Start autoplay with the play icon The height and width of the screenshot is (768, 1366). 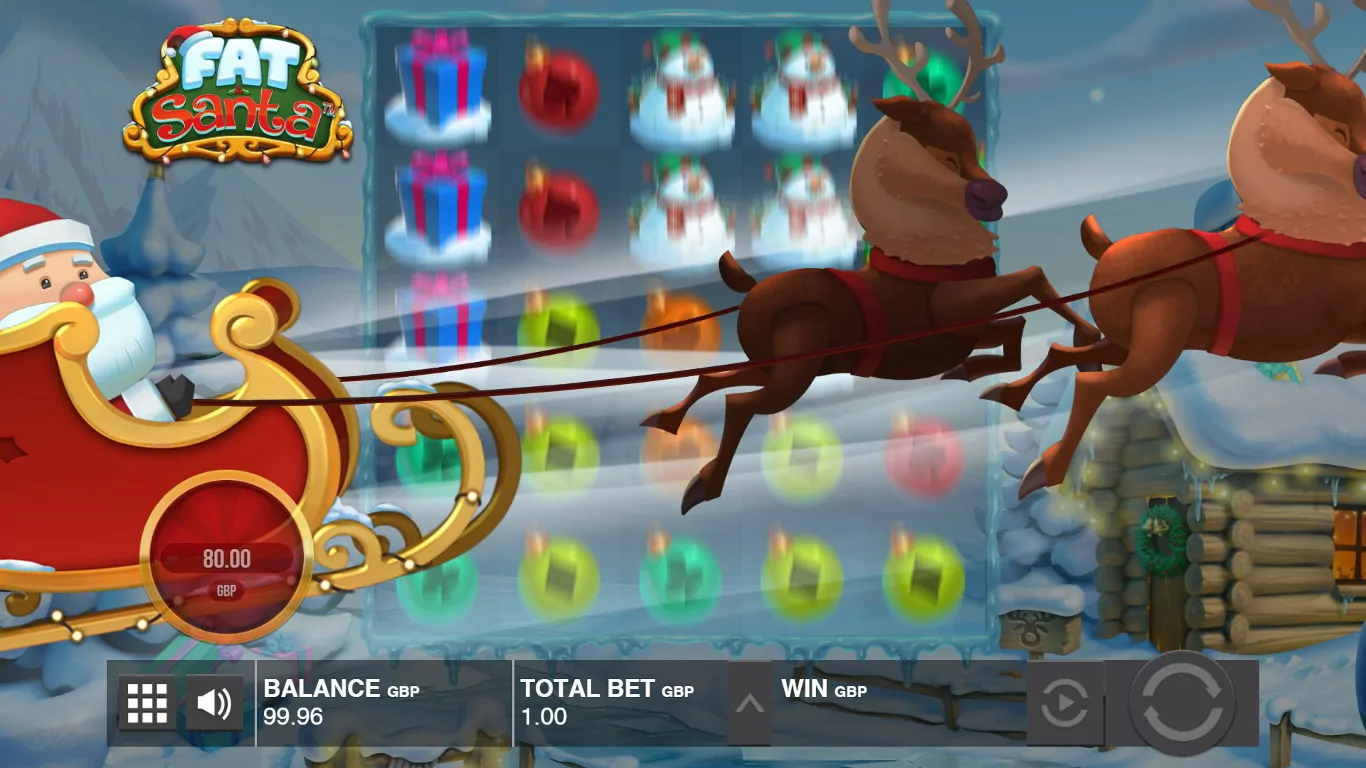[x=1064, y=703]
